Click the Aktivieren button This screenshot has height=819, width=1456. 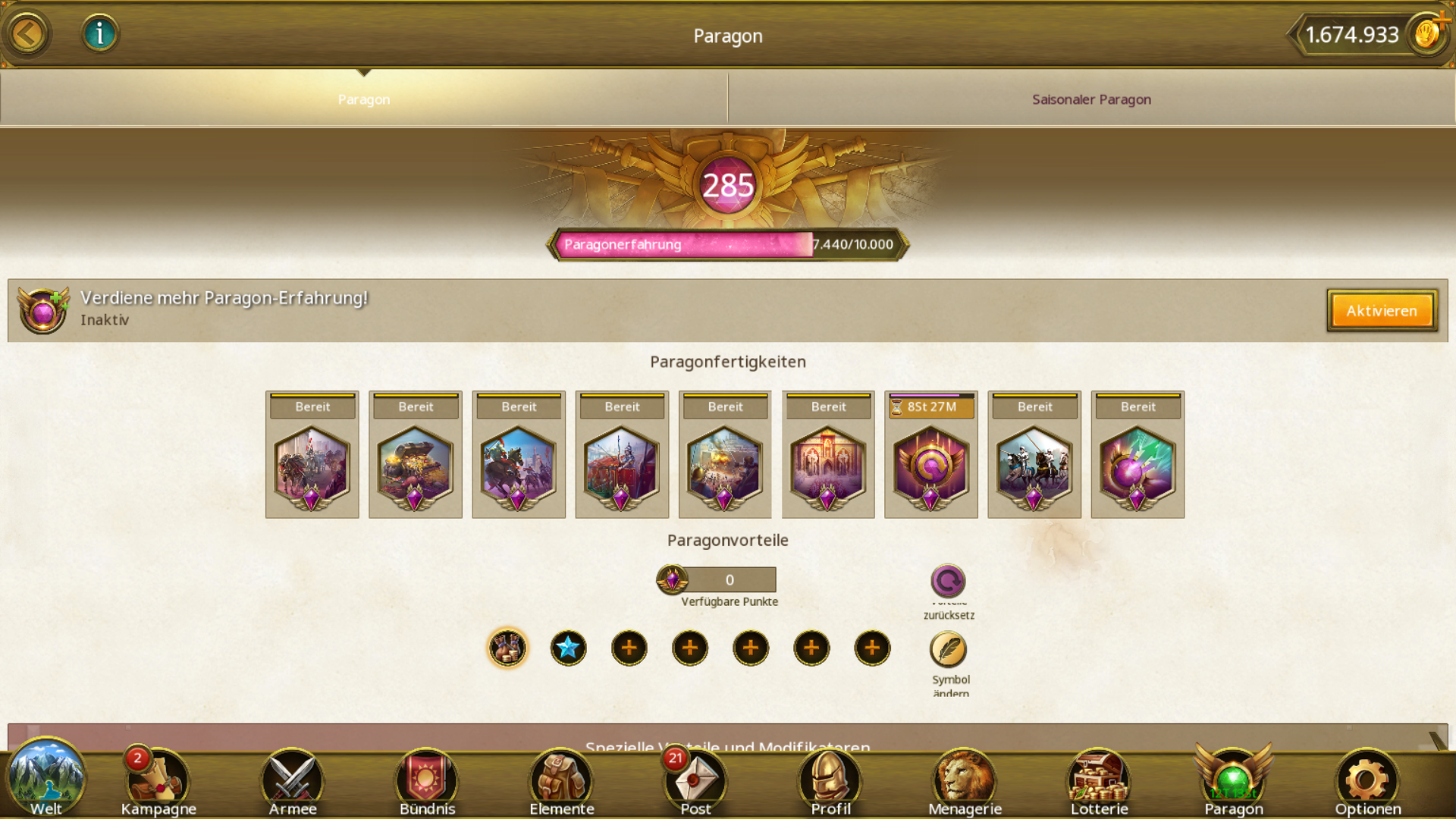(1381, 311)
